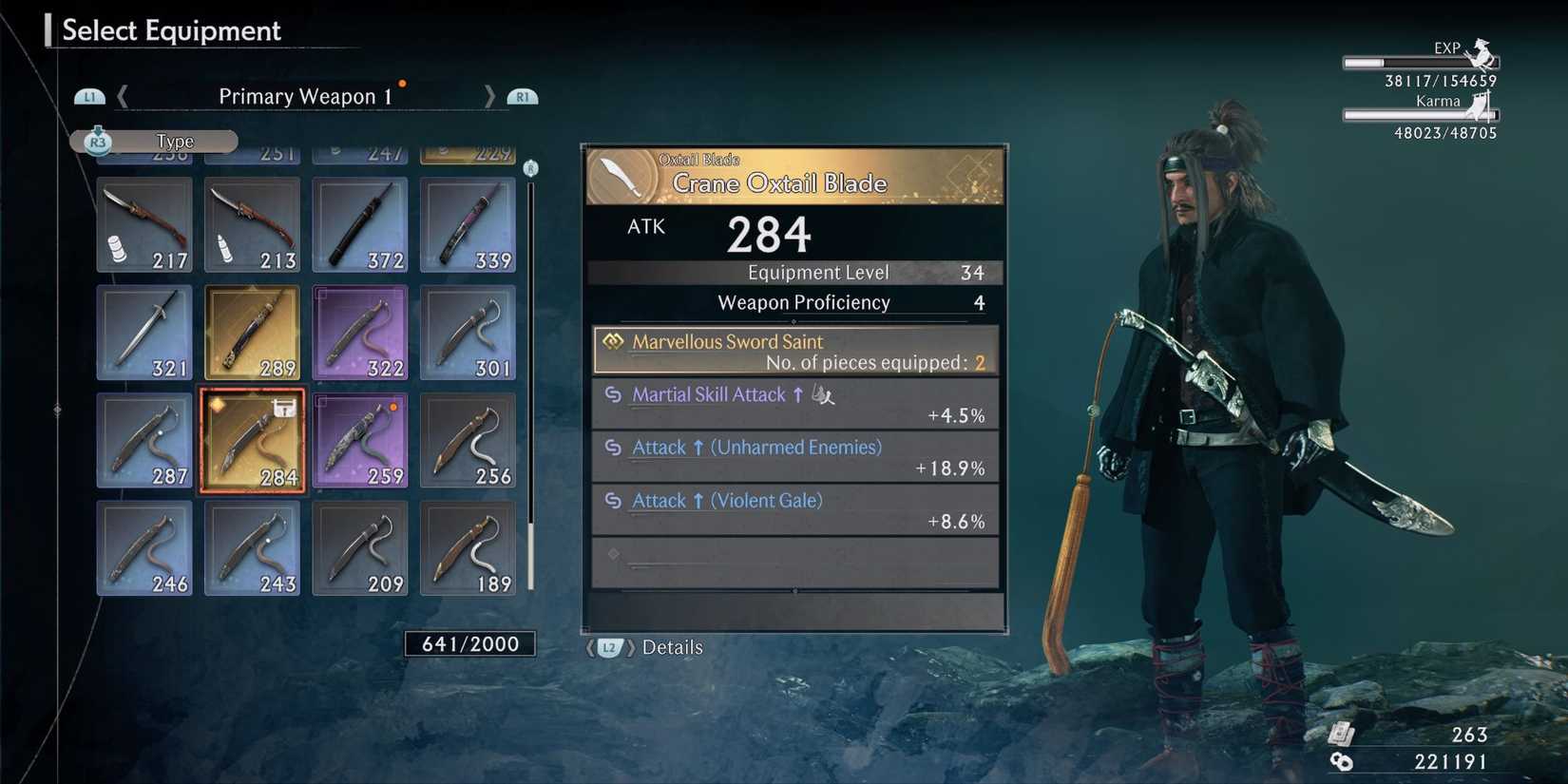Select the purple blade with 322 attack

pos(359,331)
